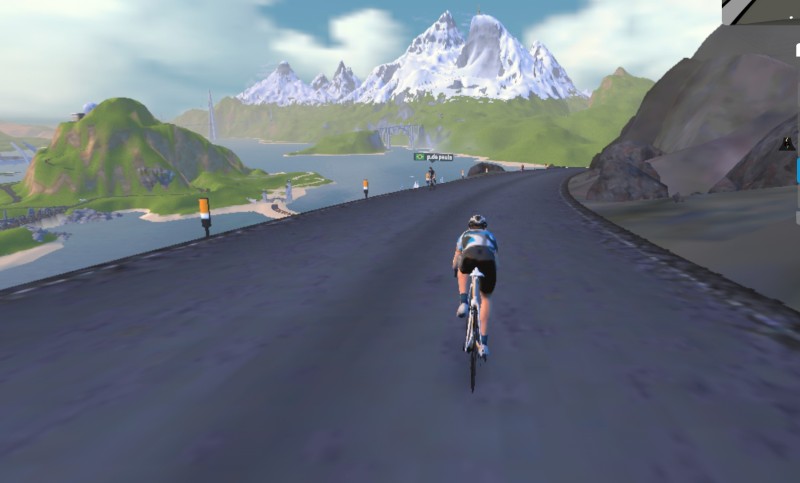Click the cropped minimap in the corner
Screen dimensions: 800x483
[x=761, y=12]
